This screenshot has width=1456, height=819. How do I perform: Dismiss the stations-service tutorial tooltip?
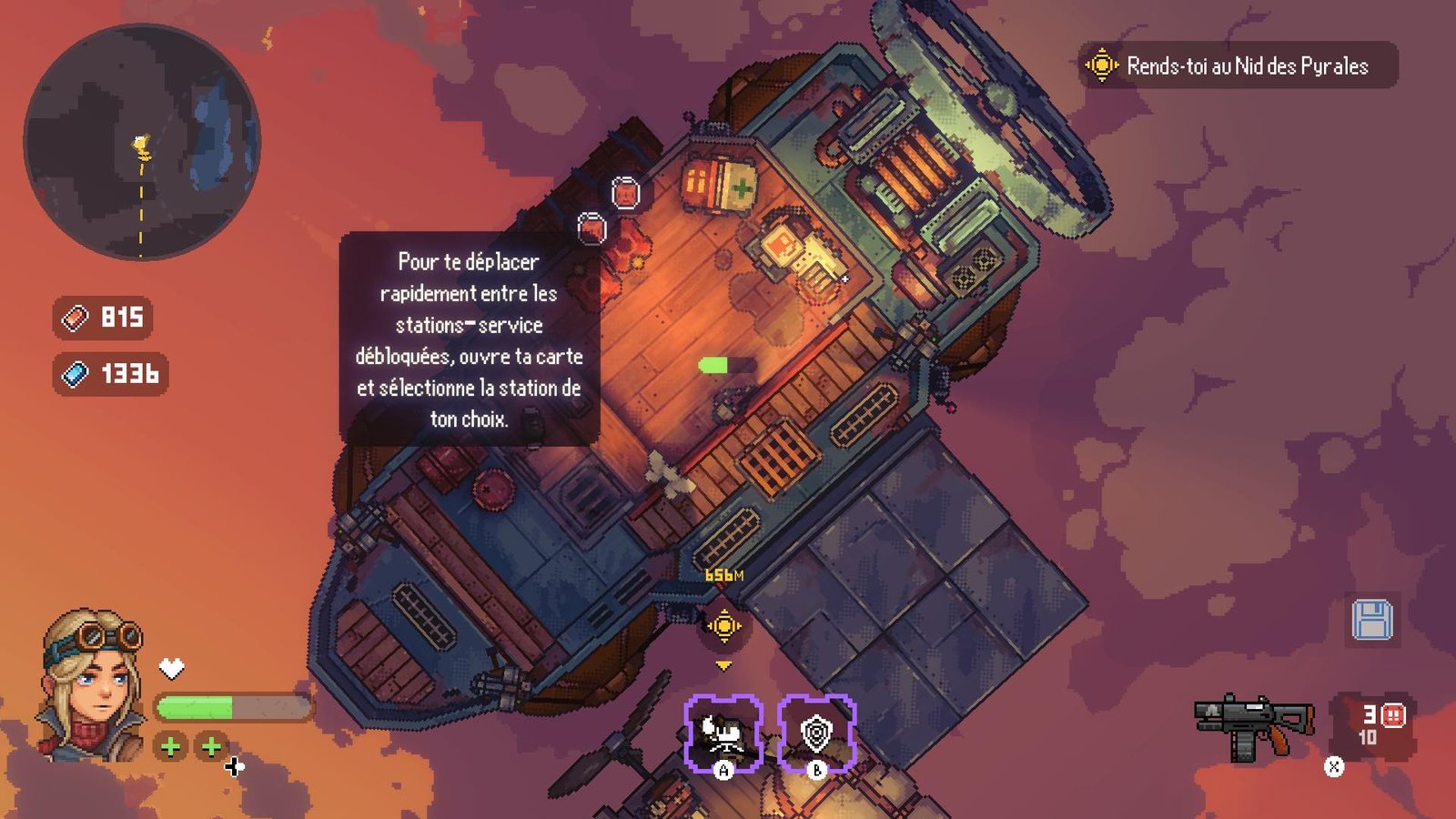point(469,339)
